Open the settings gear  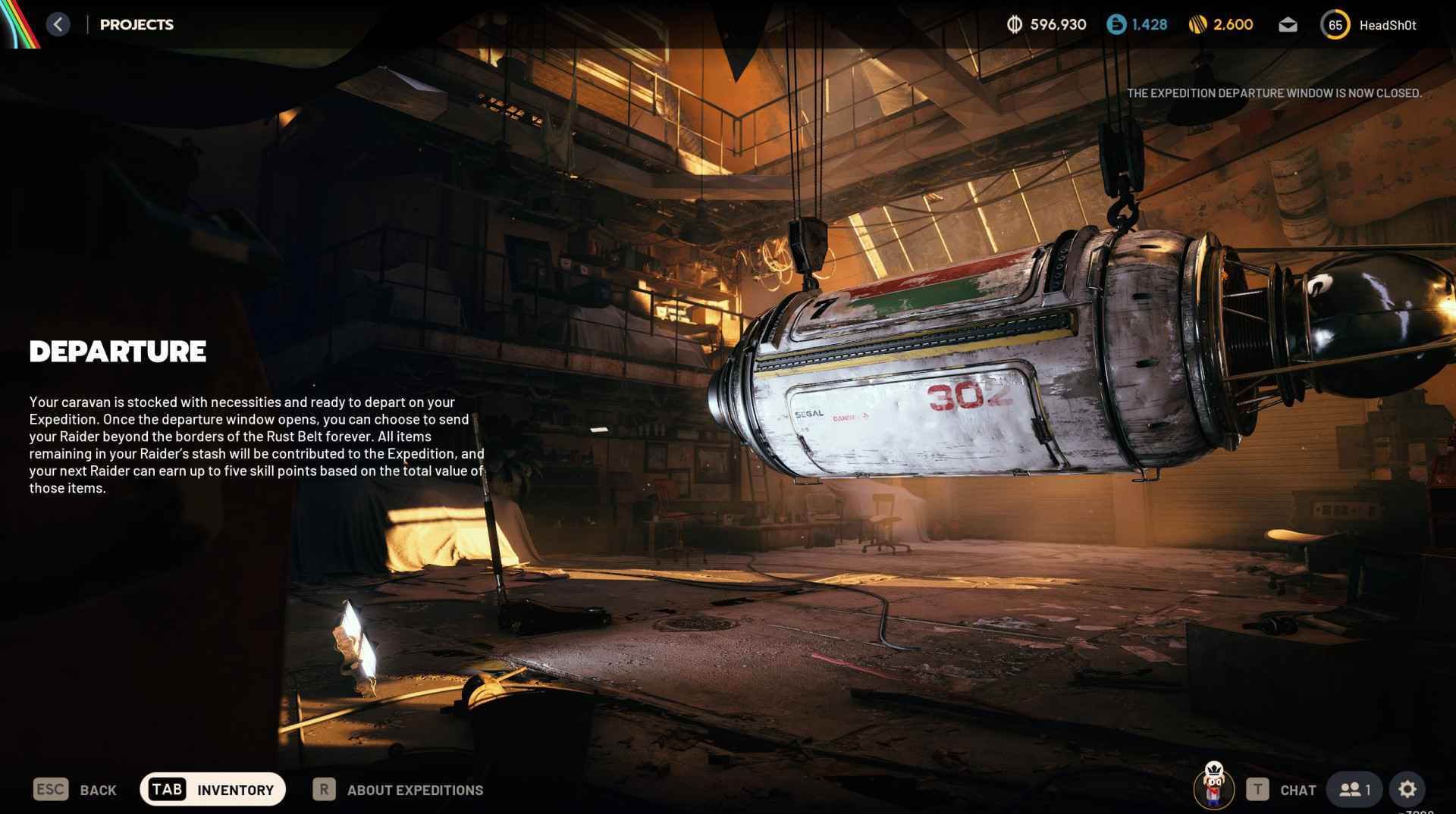tap(1407, 790)
